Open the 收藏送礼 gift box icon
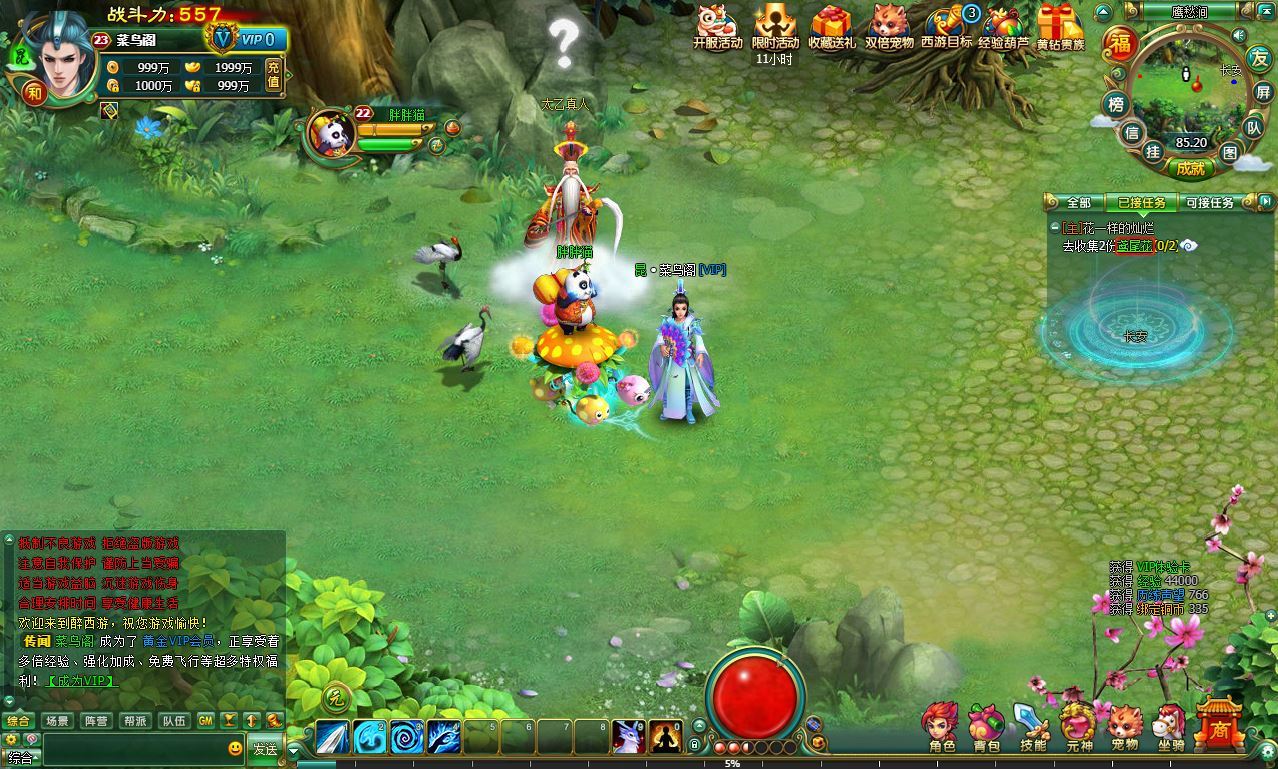The width and height of the screenshot is (1278, 769). [831, 26]
